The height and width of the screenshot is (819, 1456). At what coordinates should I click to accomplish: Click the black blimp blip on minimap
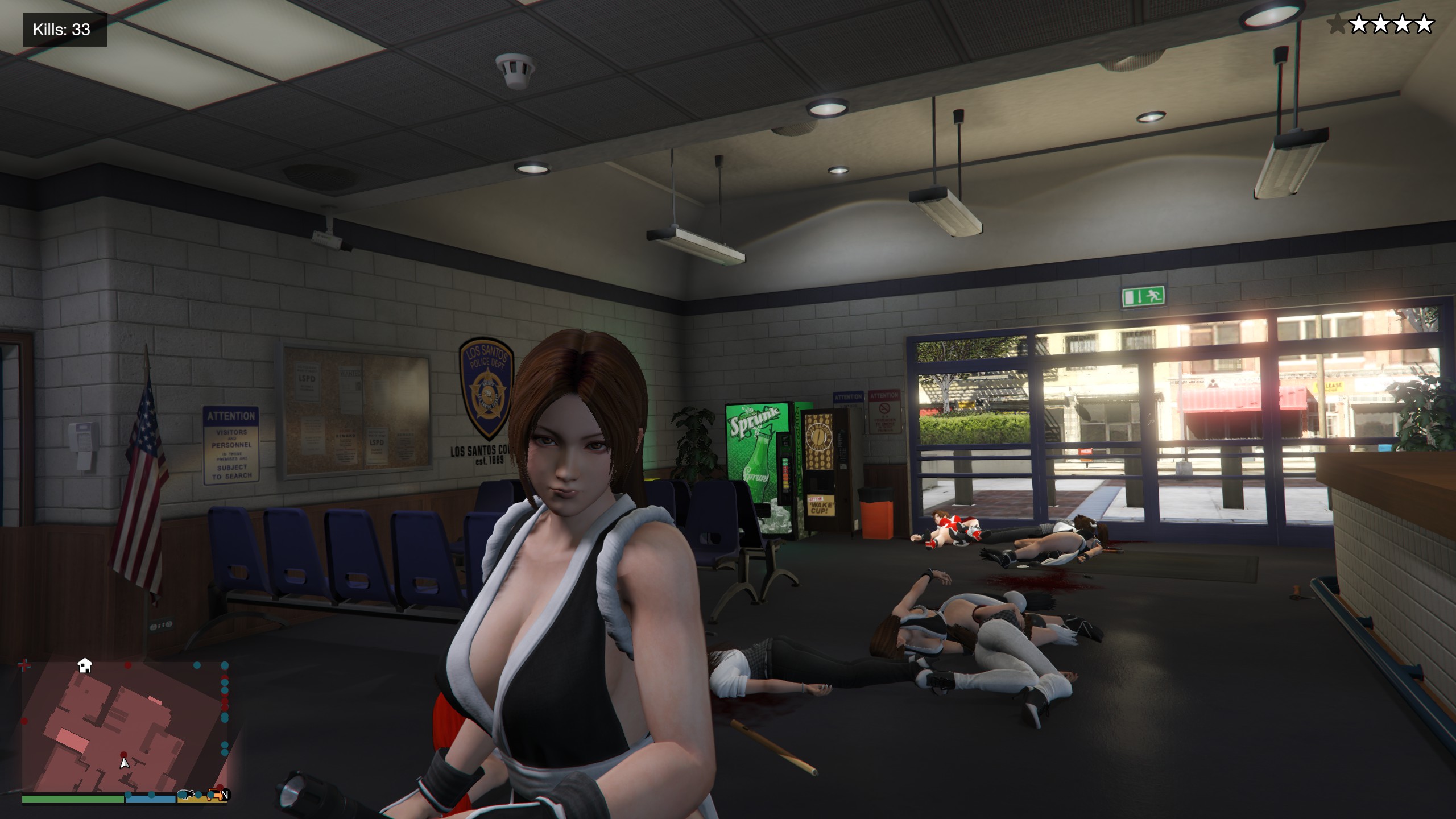tap(185, 794)
